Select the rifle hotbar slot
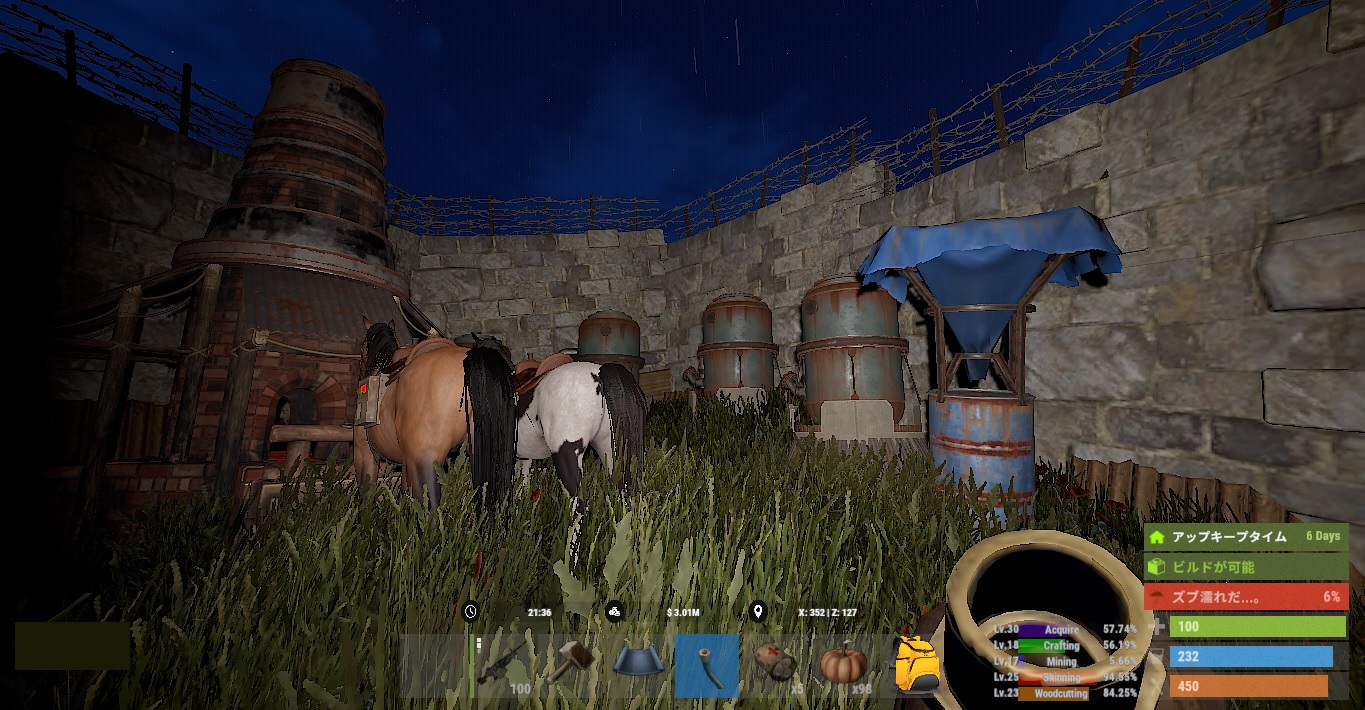The height and width of the screenshot is (710, 1365). [x=505, y=665]
